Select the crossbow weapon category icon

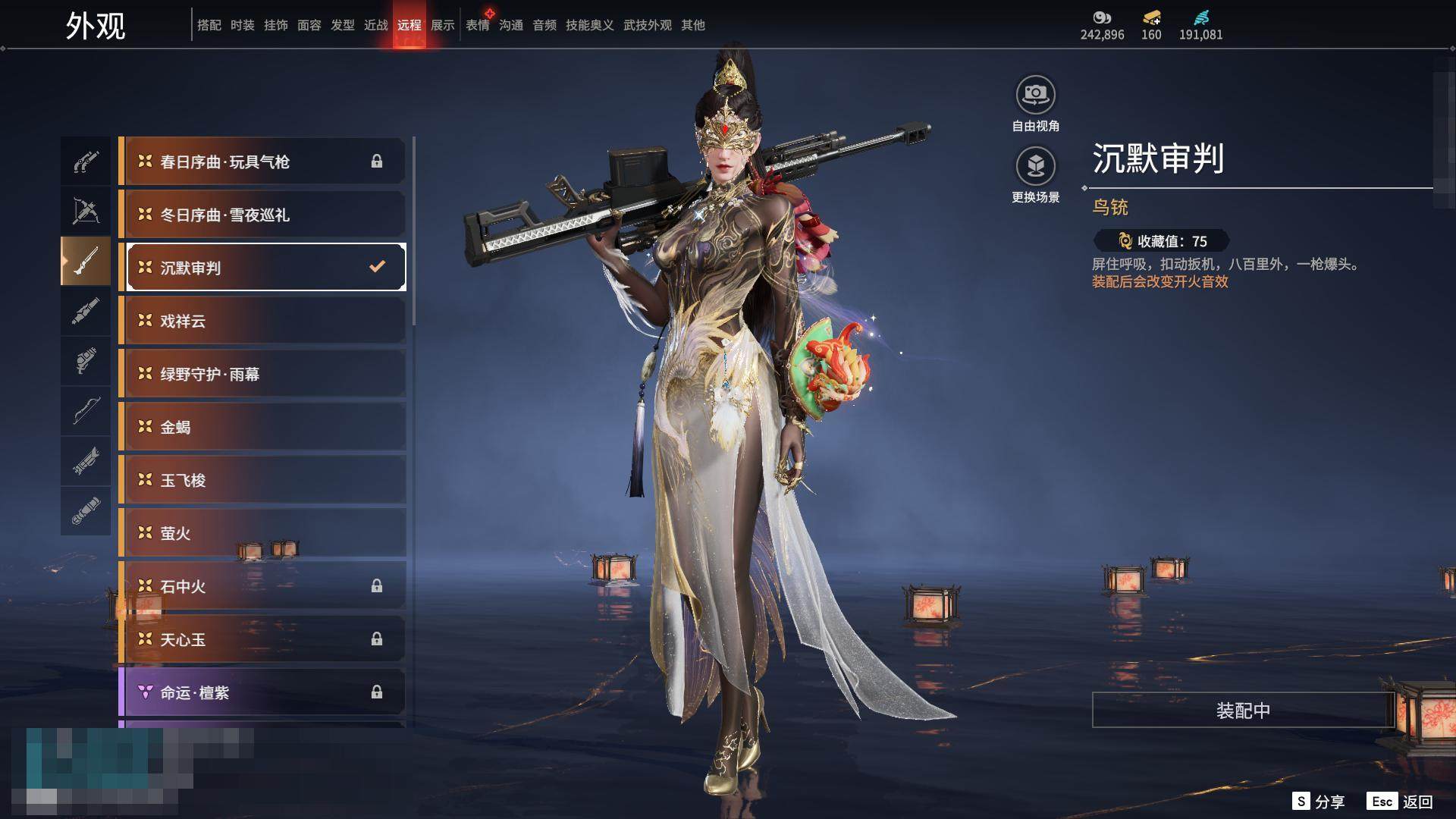pos(86,211)
